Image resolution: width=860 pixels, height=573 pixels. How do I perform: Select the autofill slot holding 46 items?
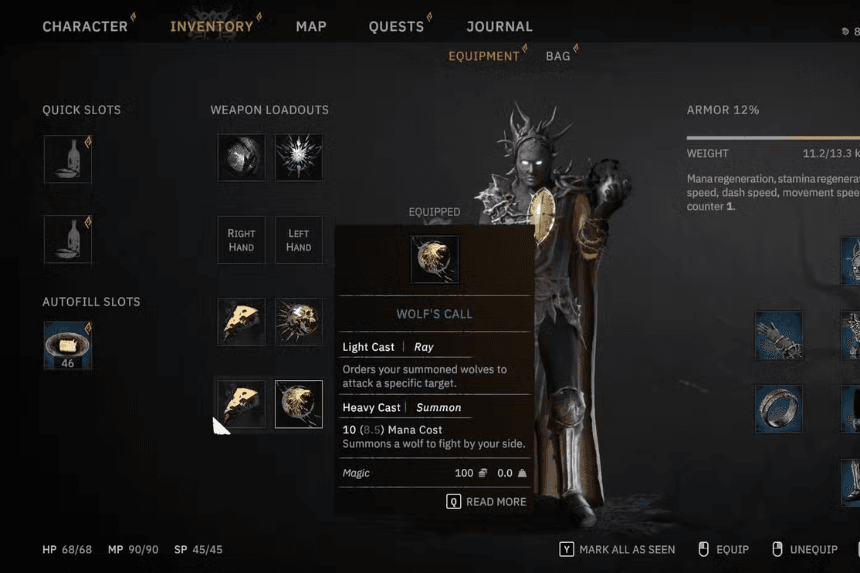tap(68, 345)
